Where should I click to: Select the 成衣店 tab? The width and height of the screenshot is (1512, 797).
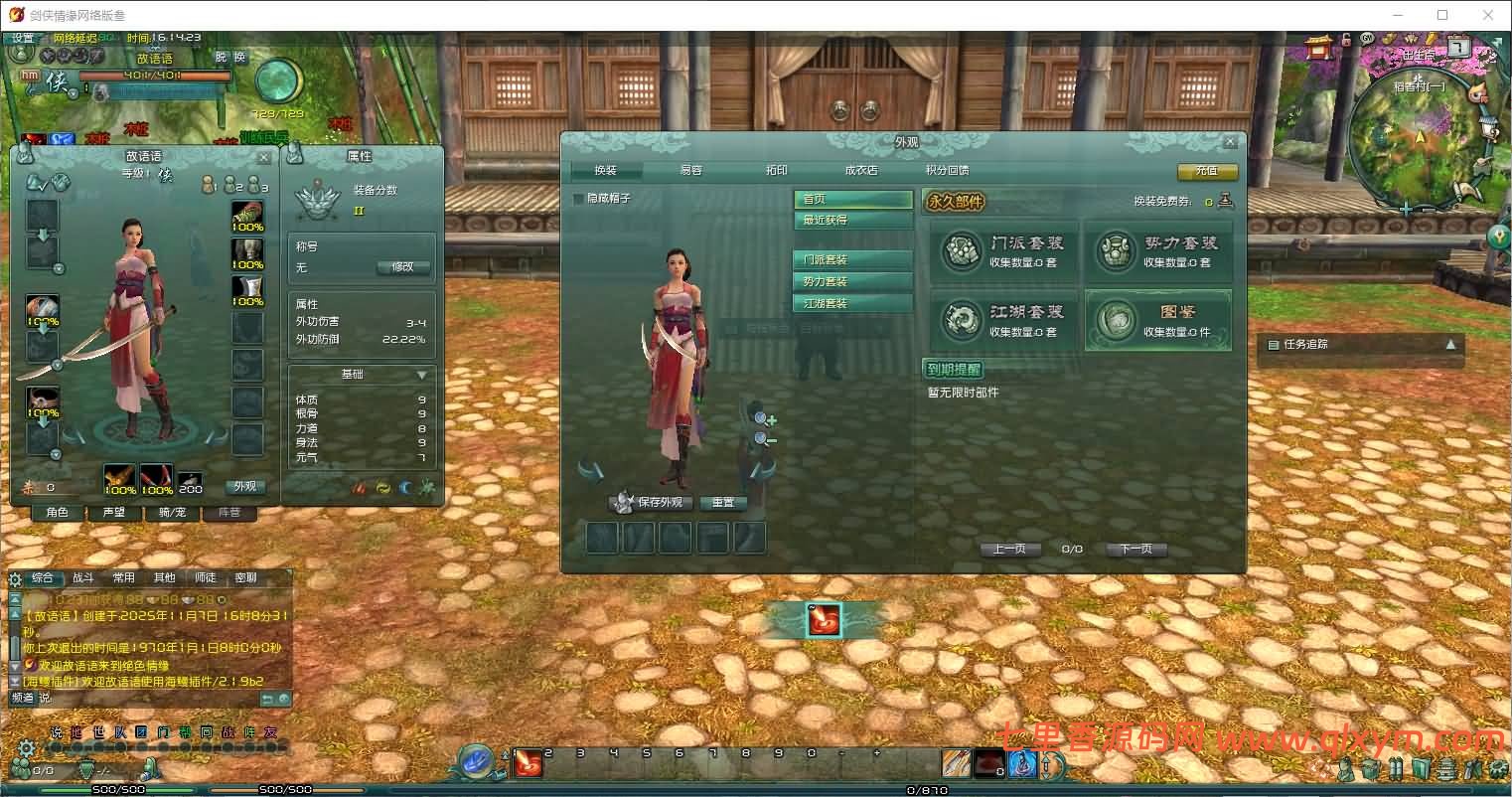pyautogui.click(x=860, y=171)
